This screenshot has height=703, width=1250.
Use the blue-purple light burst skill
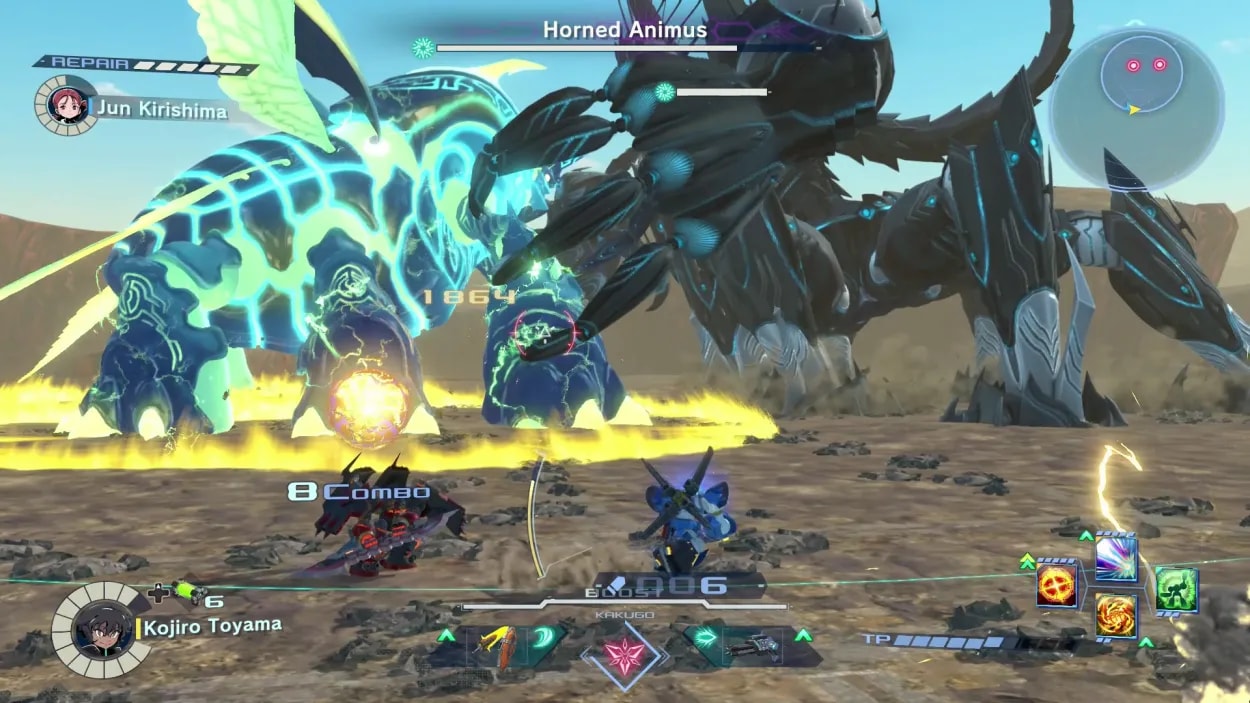pyautogui.click(x=1116, y=559)
